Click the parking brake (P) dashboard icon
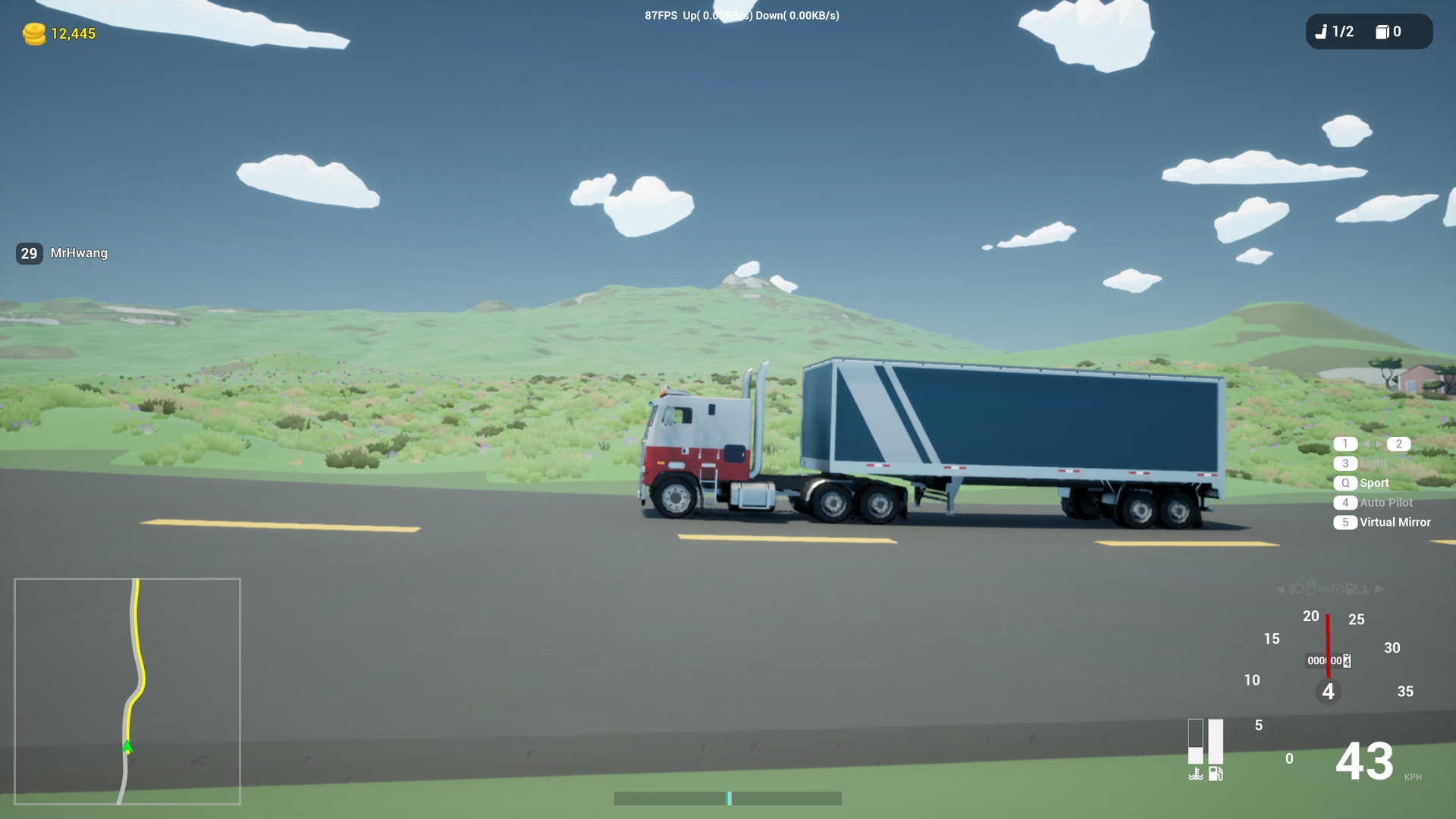1456x819 pixels. 1338,588
